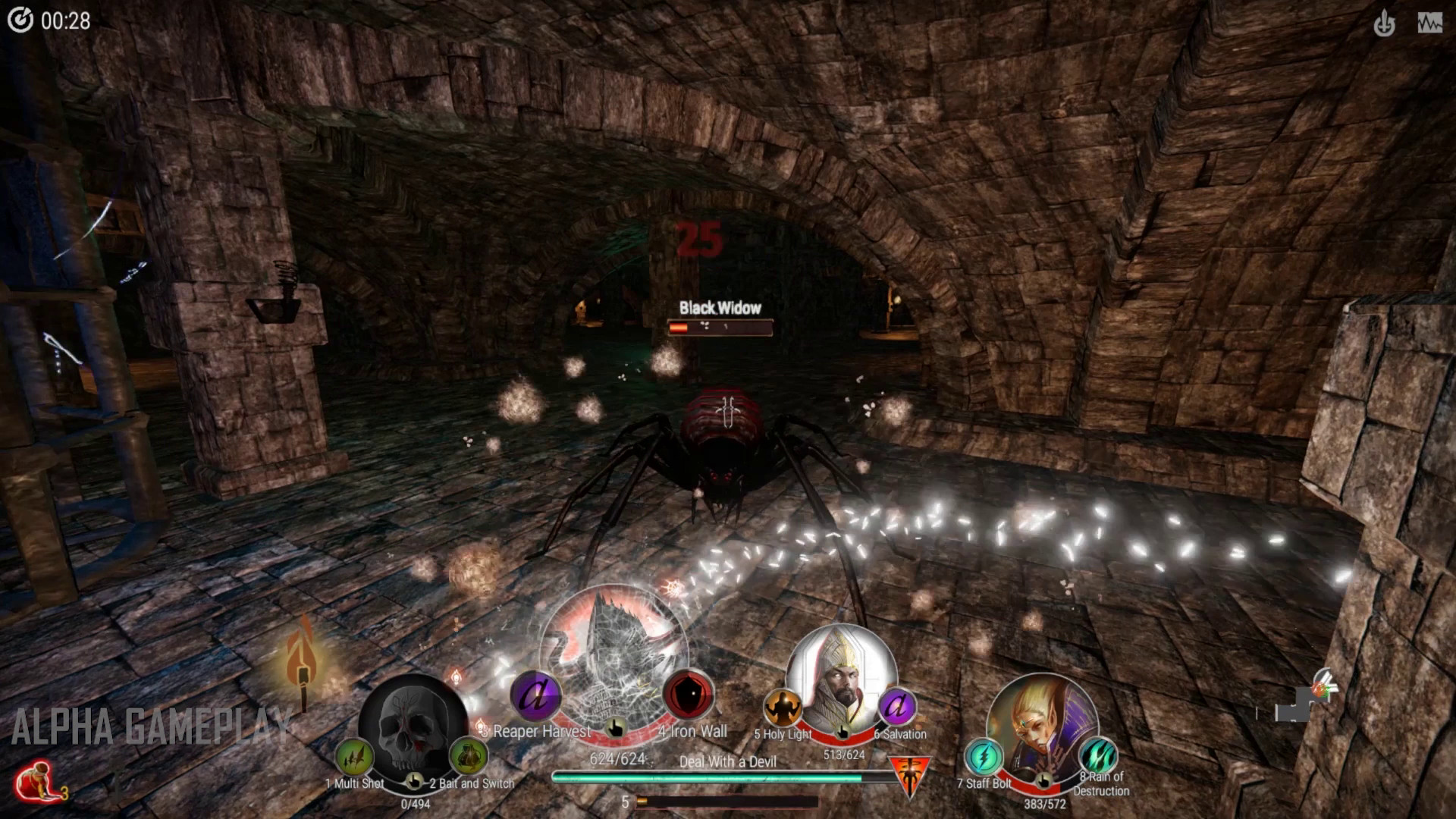Unleash Rain of Destruction
The height and width of the screenshot is (819, 1456).
click(x=1098, y=756)
